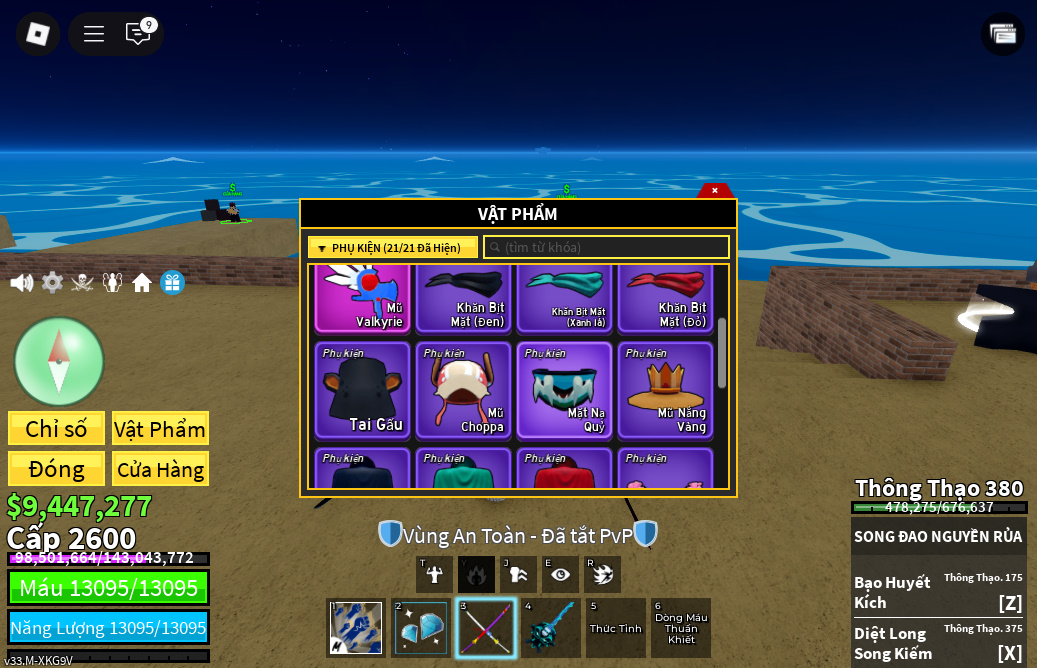Select the Mũ Valkyrie accessory
Image resolution: width=1037 pixels, height=668 pixels.
click(363, 299)
